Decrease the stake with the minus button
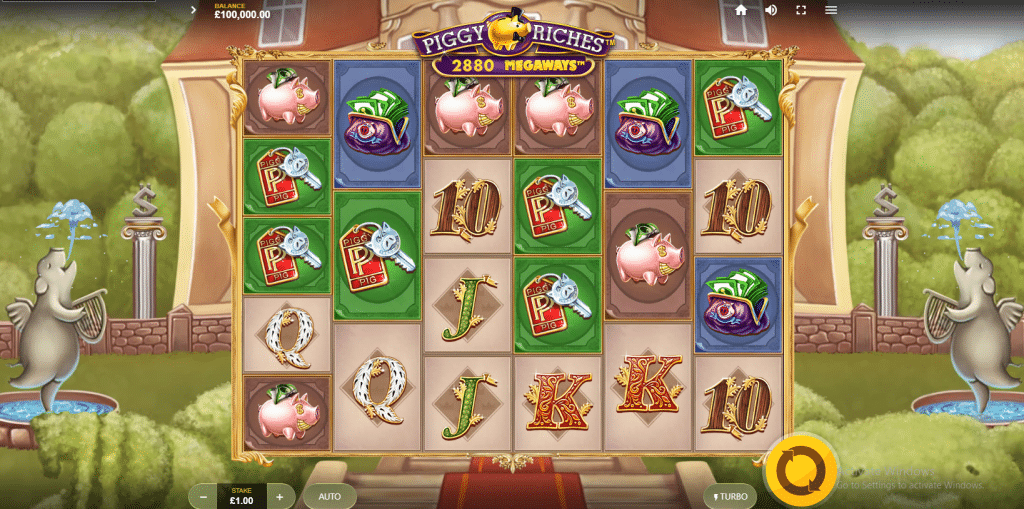 click(204, 496)
